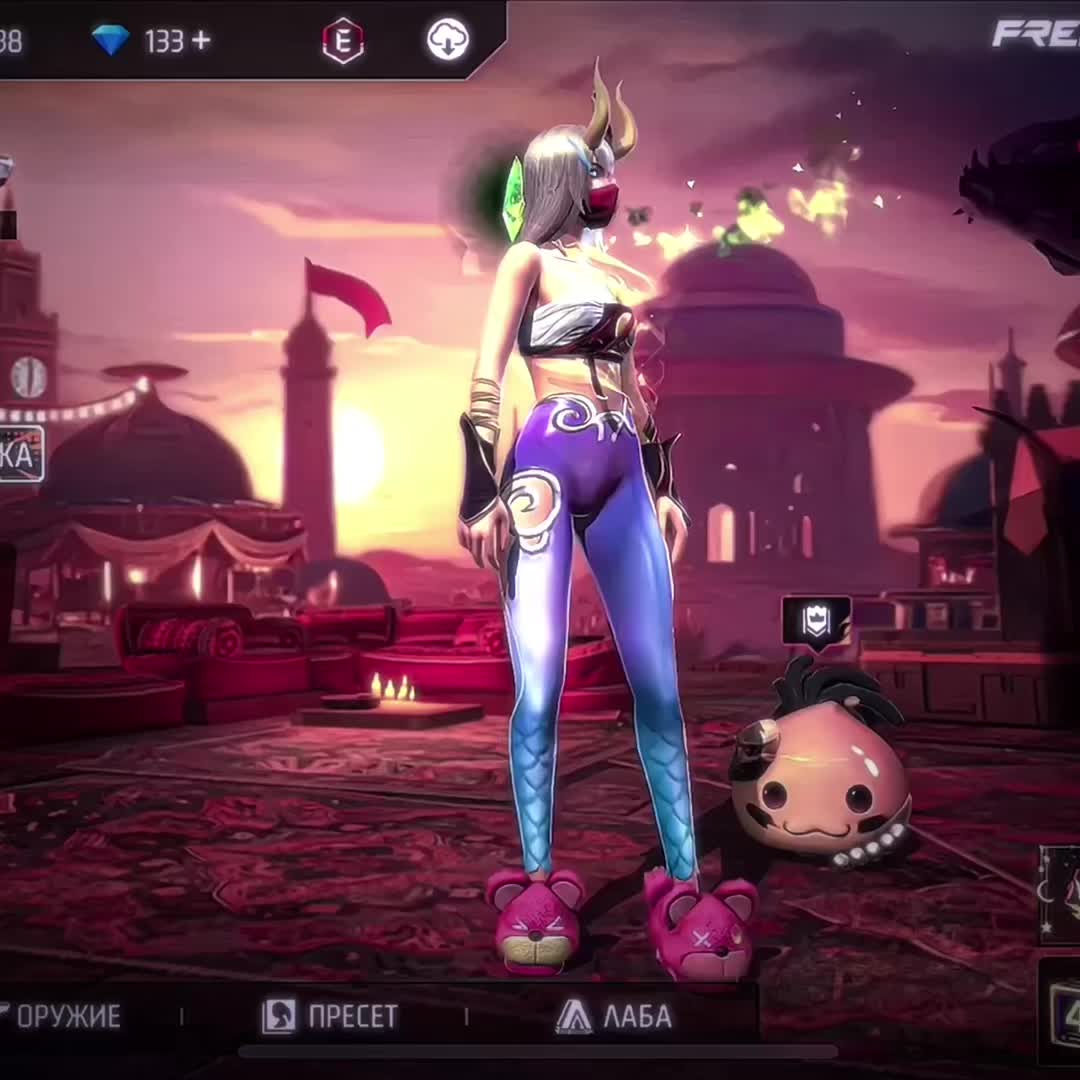Tap the cloud download icon
This screenshot has height=1080, width=1080.
[x=447, y=40]
